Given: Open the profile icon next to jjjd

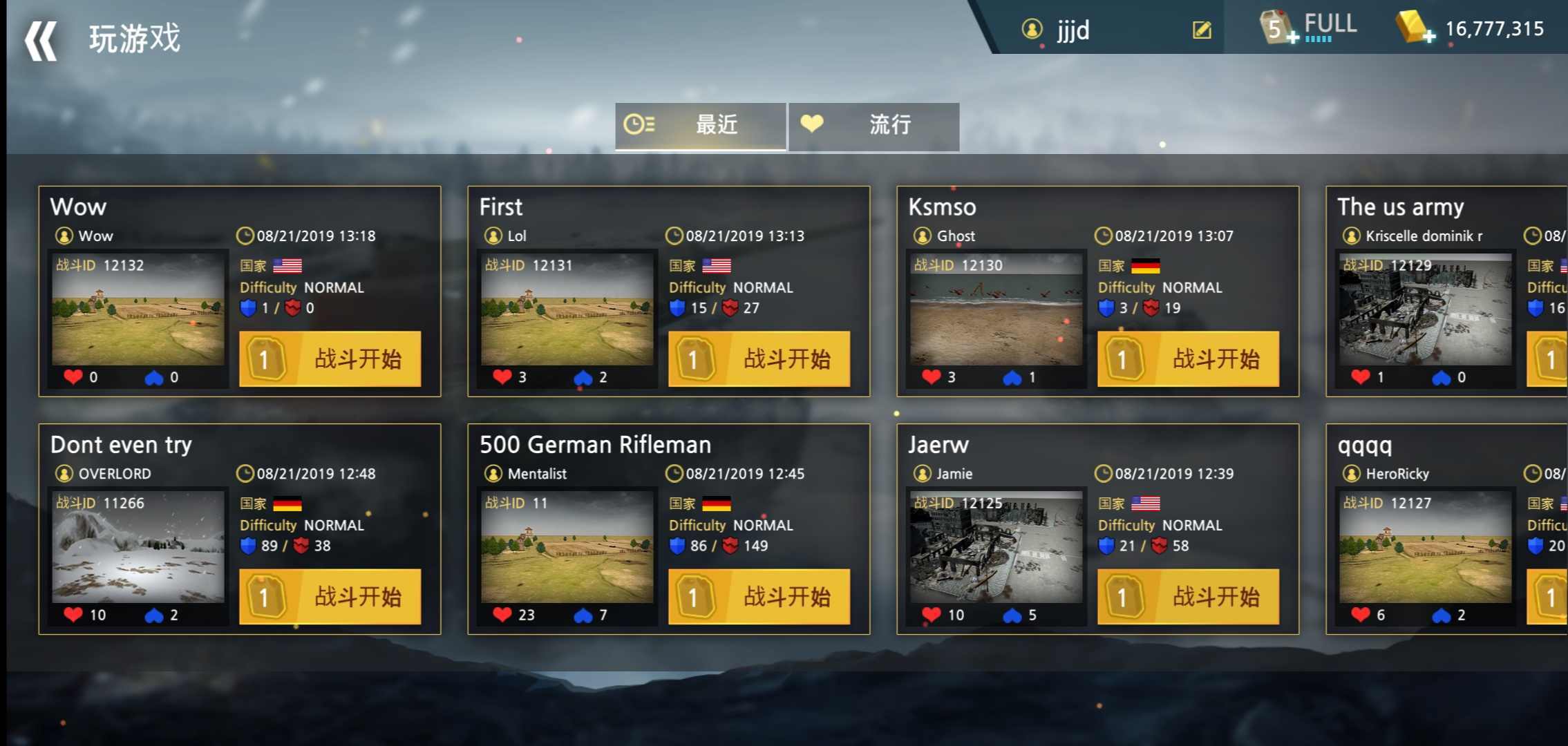Looking at the screenshot, I should (x=1032, y=30).
